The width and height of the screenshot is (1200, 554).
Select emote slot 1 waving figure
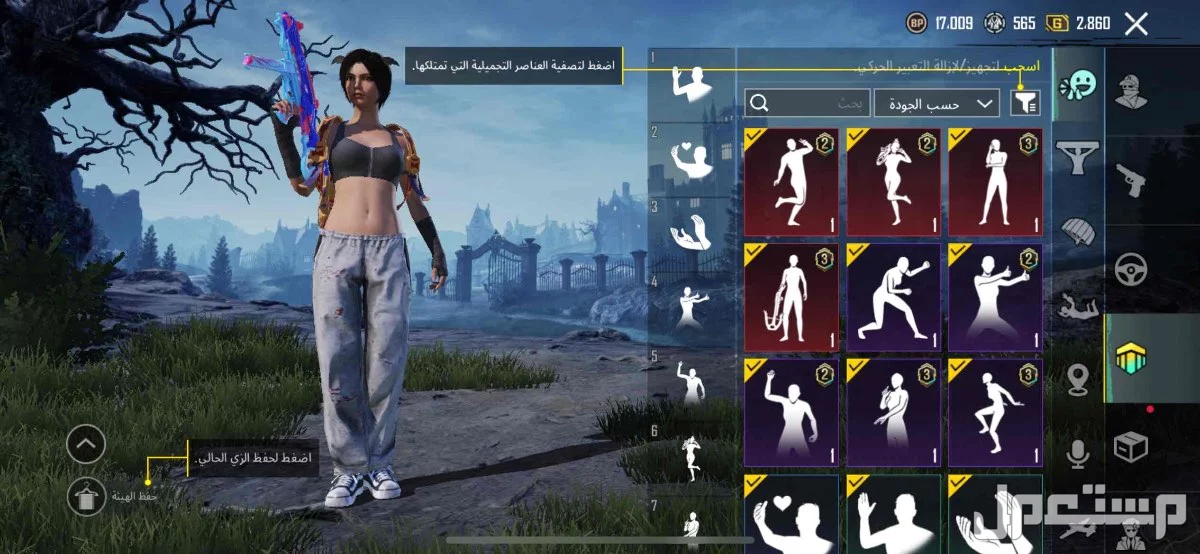point(691,83)
